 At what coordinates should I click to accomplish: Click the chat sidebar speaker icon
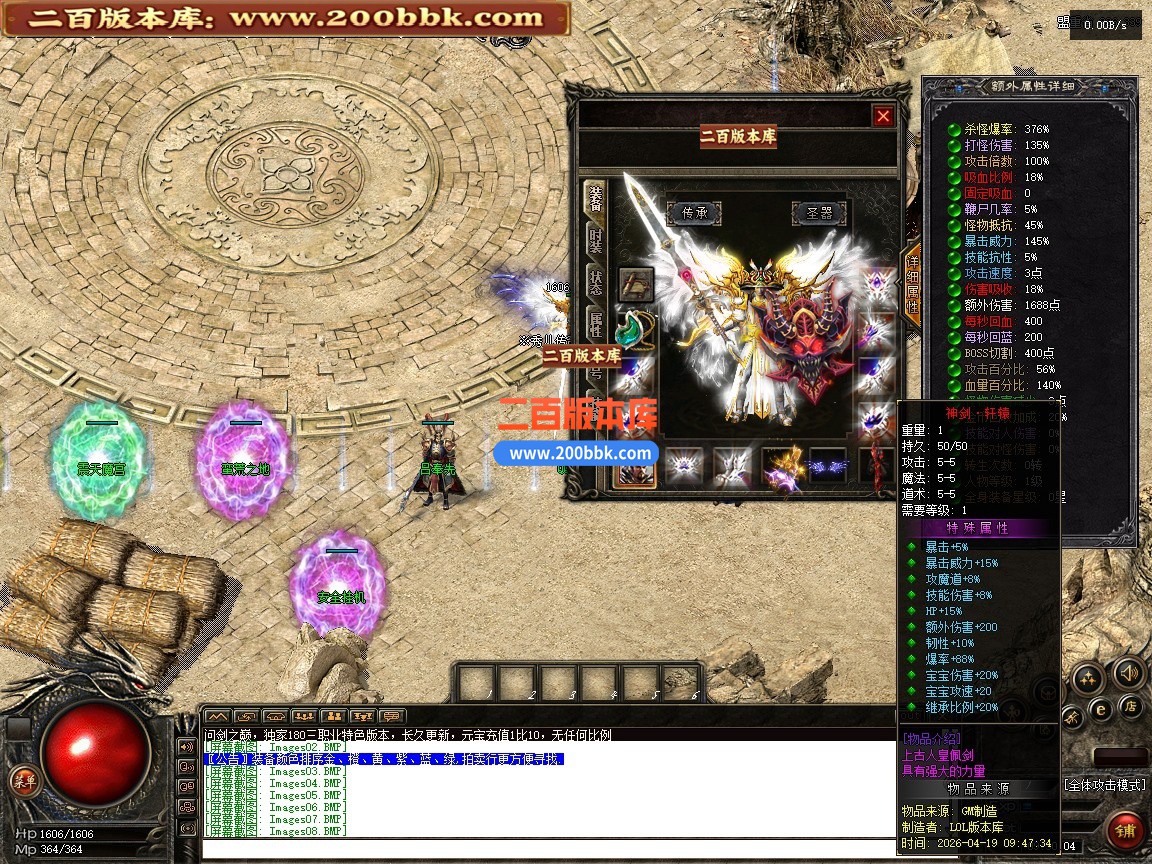point(186,746)
